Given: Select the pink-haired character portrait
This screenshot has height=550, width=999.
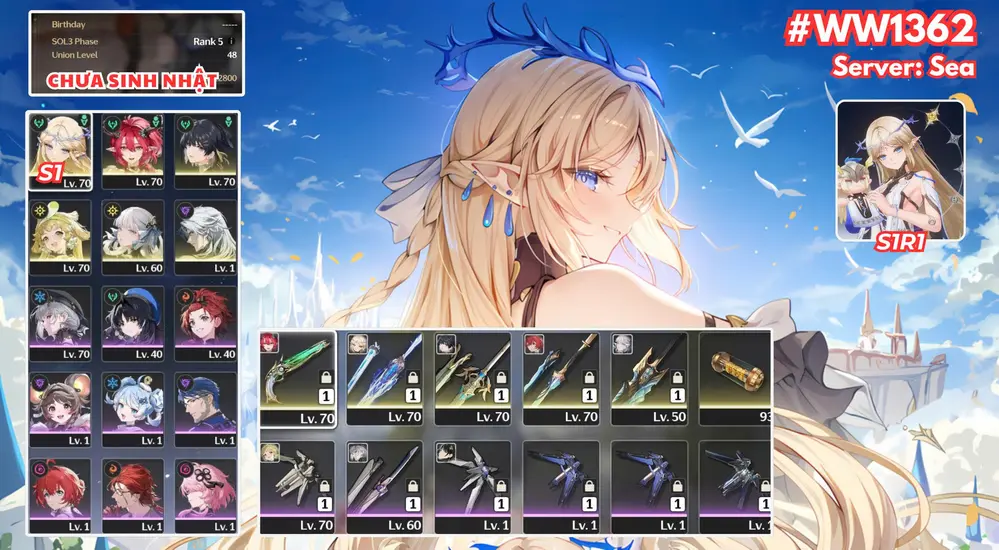Looking at the screenshot, I should (205, 494).
